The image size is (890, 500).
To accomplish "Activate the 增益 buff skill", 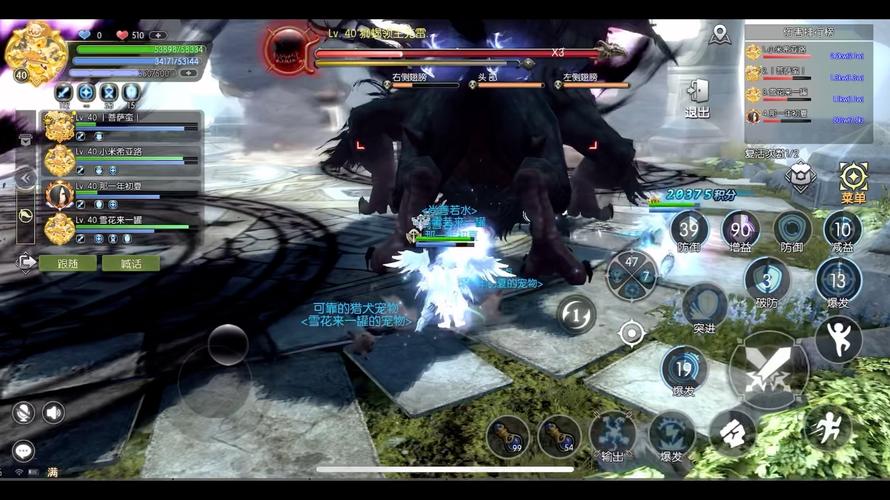I will click(740, 231).
